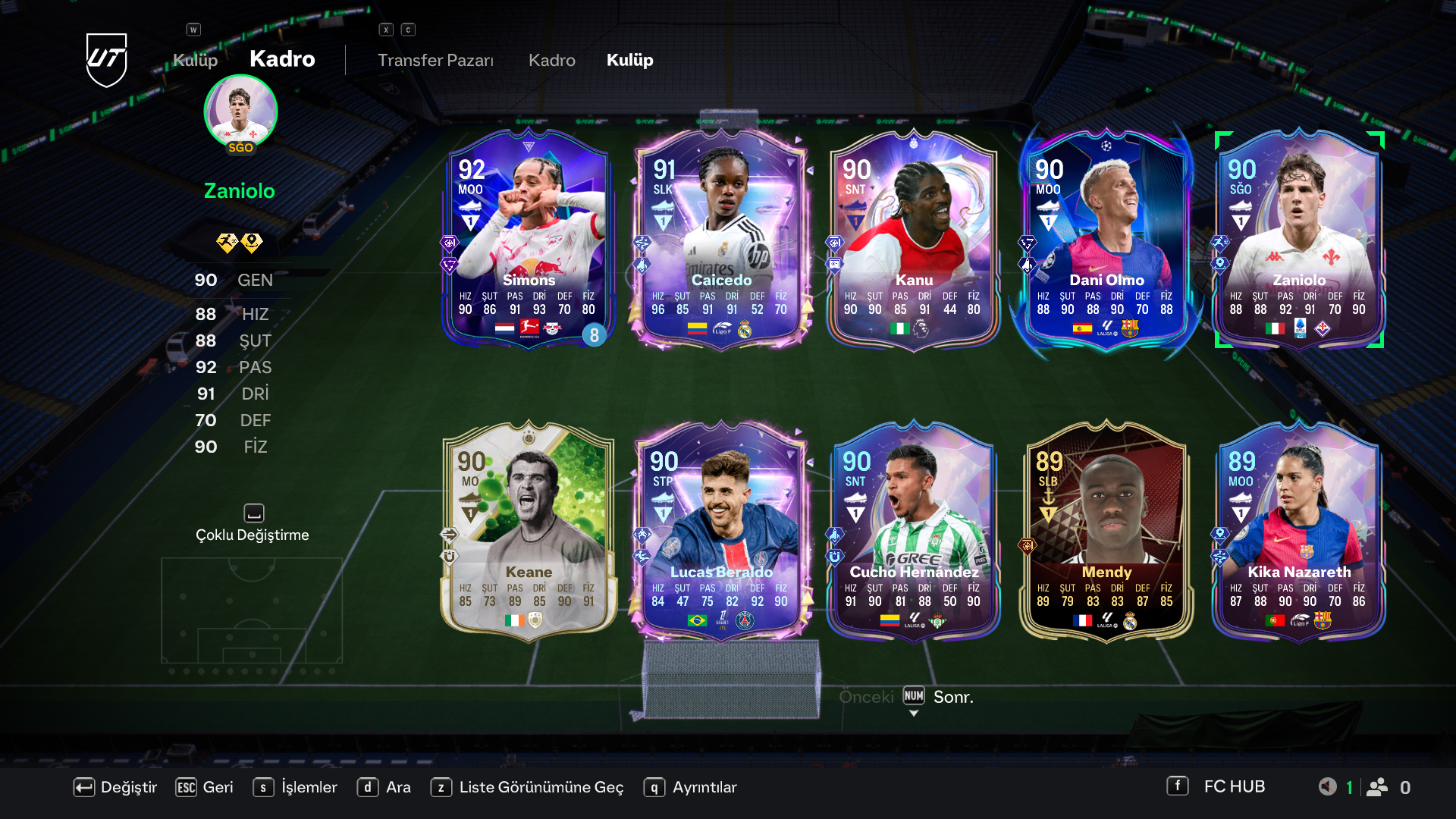Choose the Lucas Beraldo card

(721, 531)
